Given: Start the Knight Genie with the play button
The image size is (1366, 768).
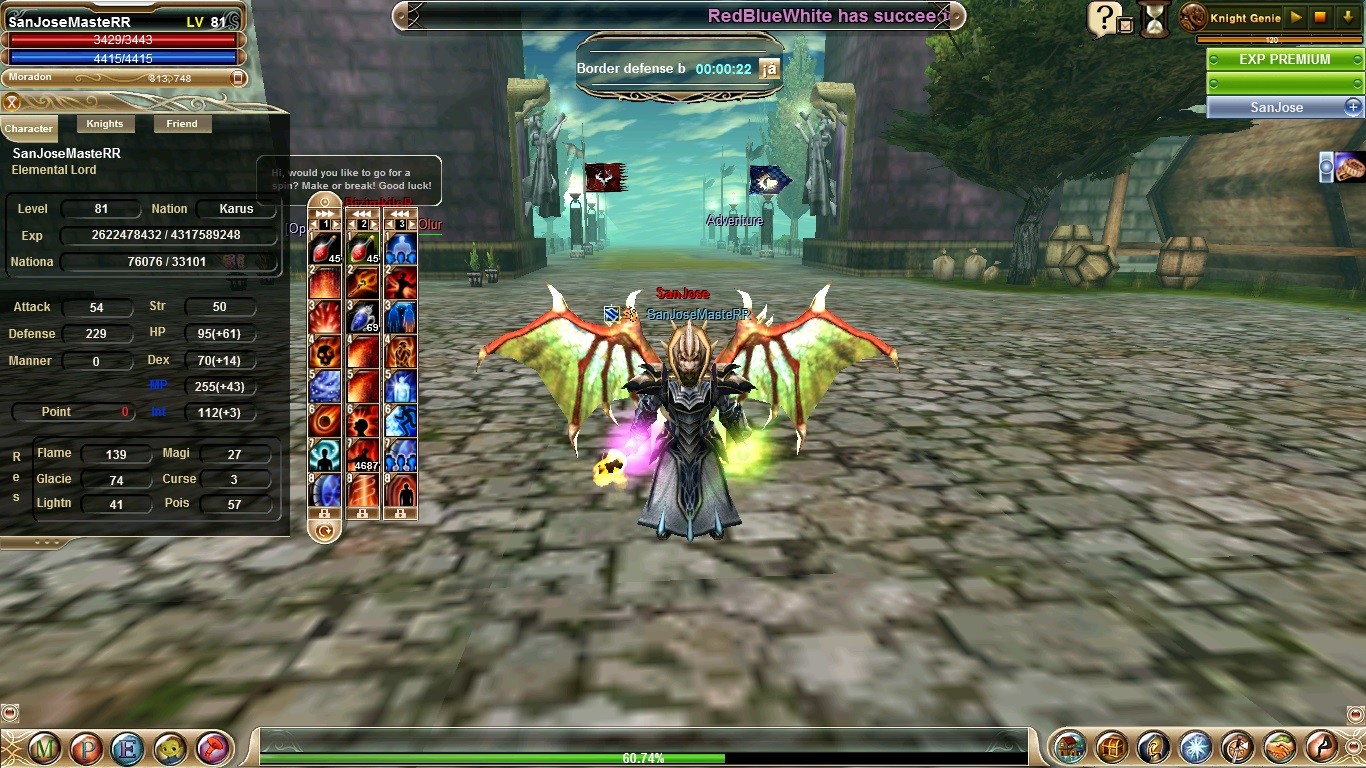Looking at the screenshot, I should [x=1296, y=18].
